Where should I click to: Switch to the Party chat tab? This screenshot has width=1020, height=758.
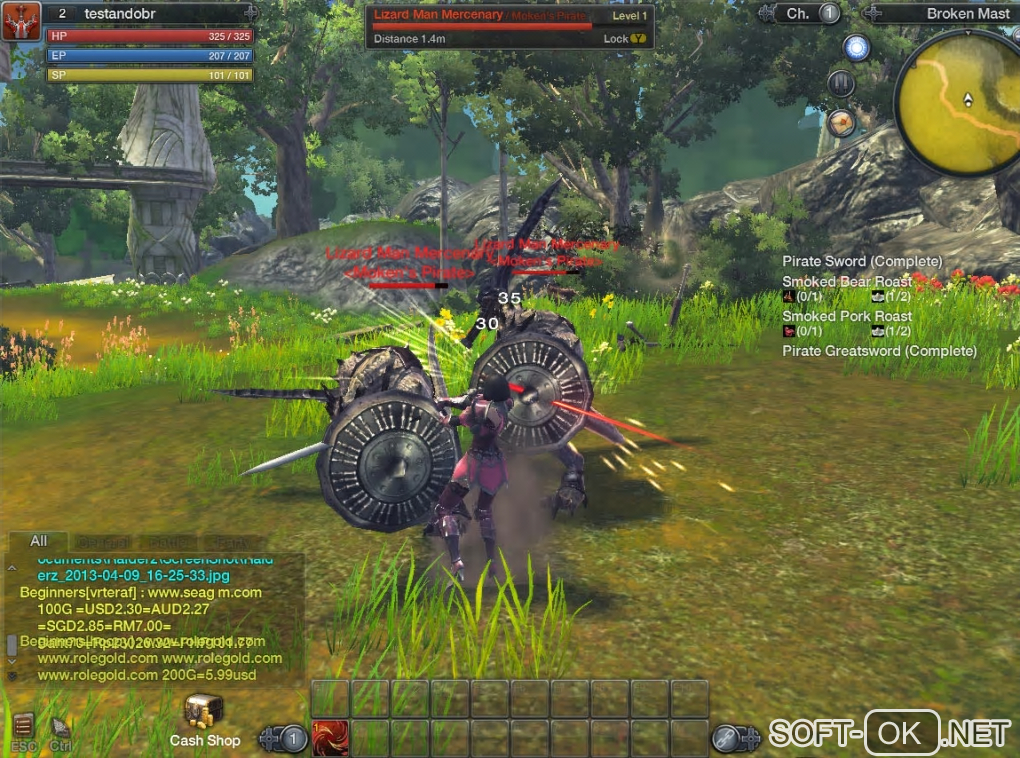pos(229,541)
